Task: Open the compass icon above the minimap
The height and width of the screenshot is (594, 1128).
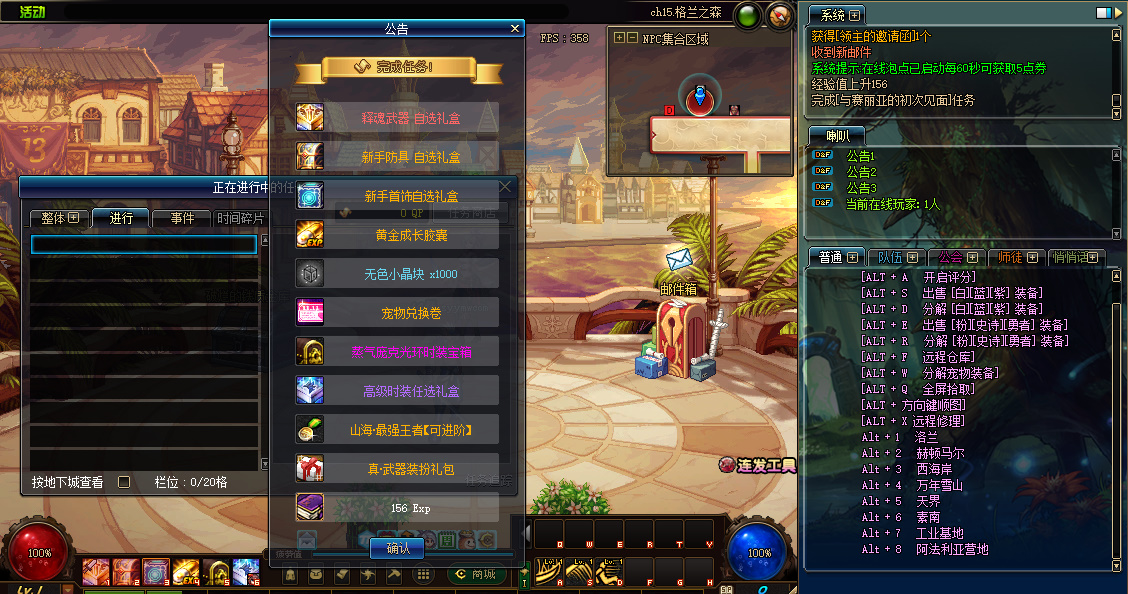Action: coord(779,16)
